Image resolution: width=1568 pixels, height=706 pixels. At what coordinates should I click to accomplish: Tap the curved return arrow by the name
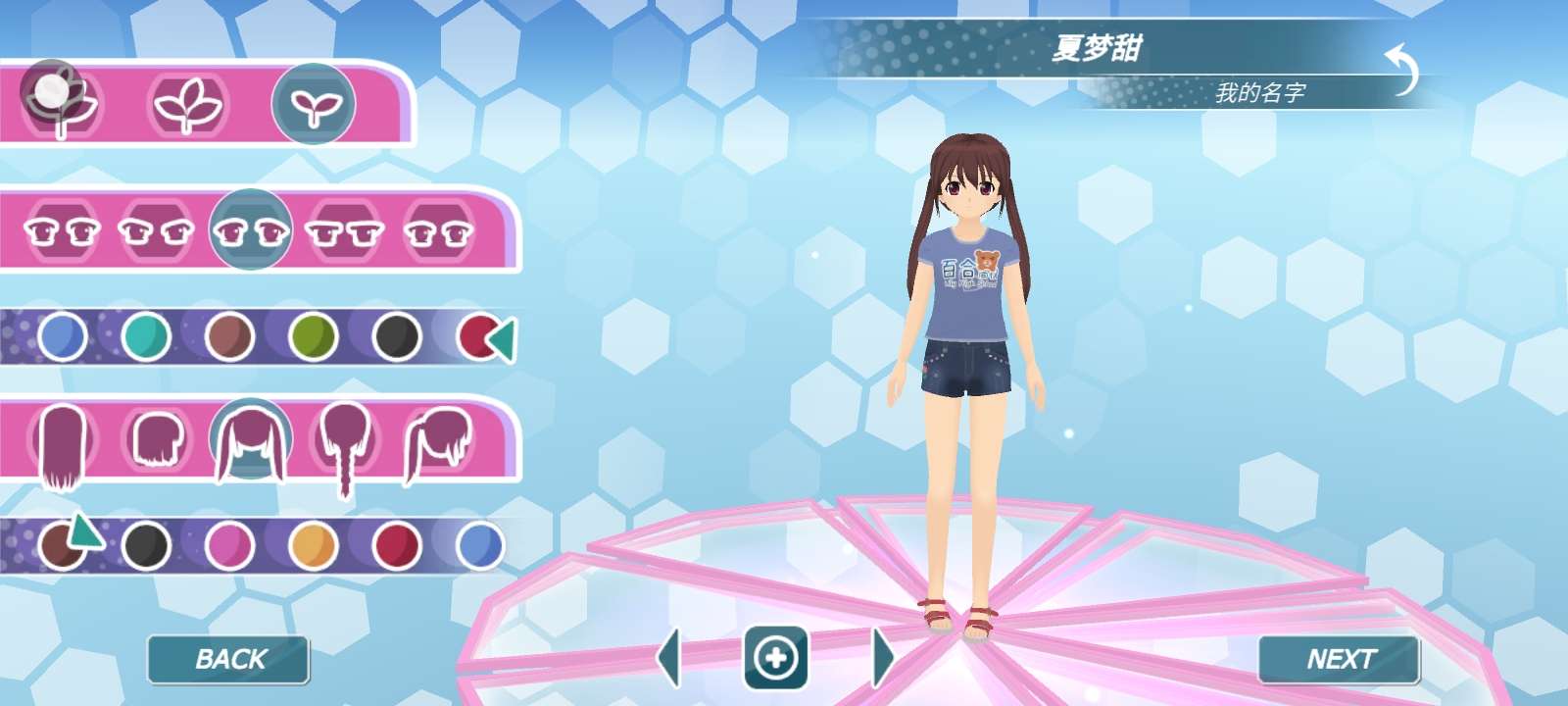point(1403,70)
